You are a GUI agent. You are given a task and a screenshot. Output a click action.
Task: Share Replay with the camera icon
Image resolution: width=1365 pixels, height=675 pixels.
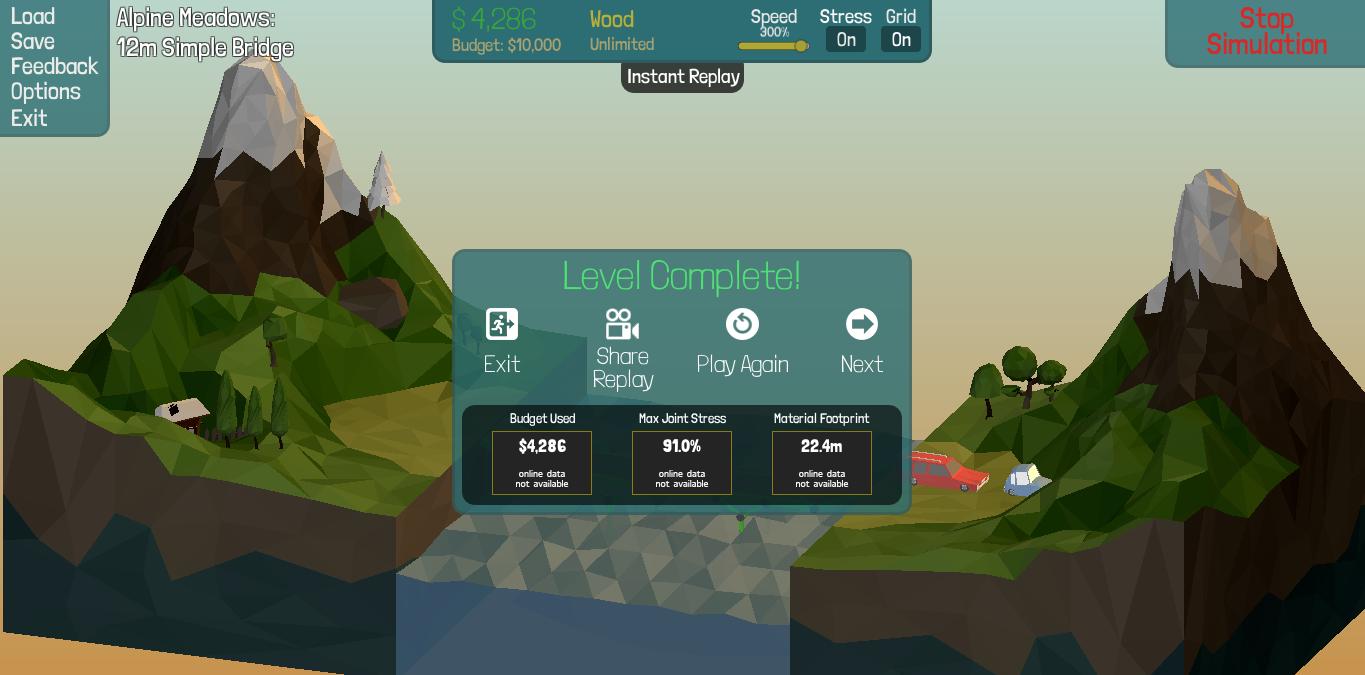pyautogui.click(x=622, y=348)
